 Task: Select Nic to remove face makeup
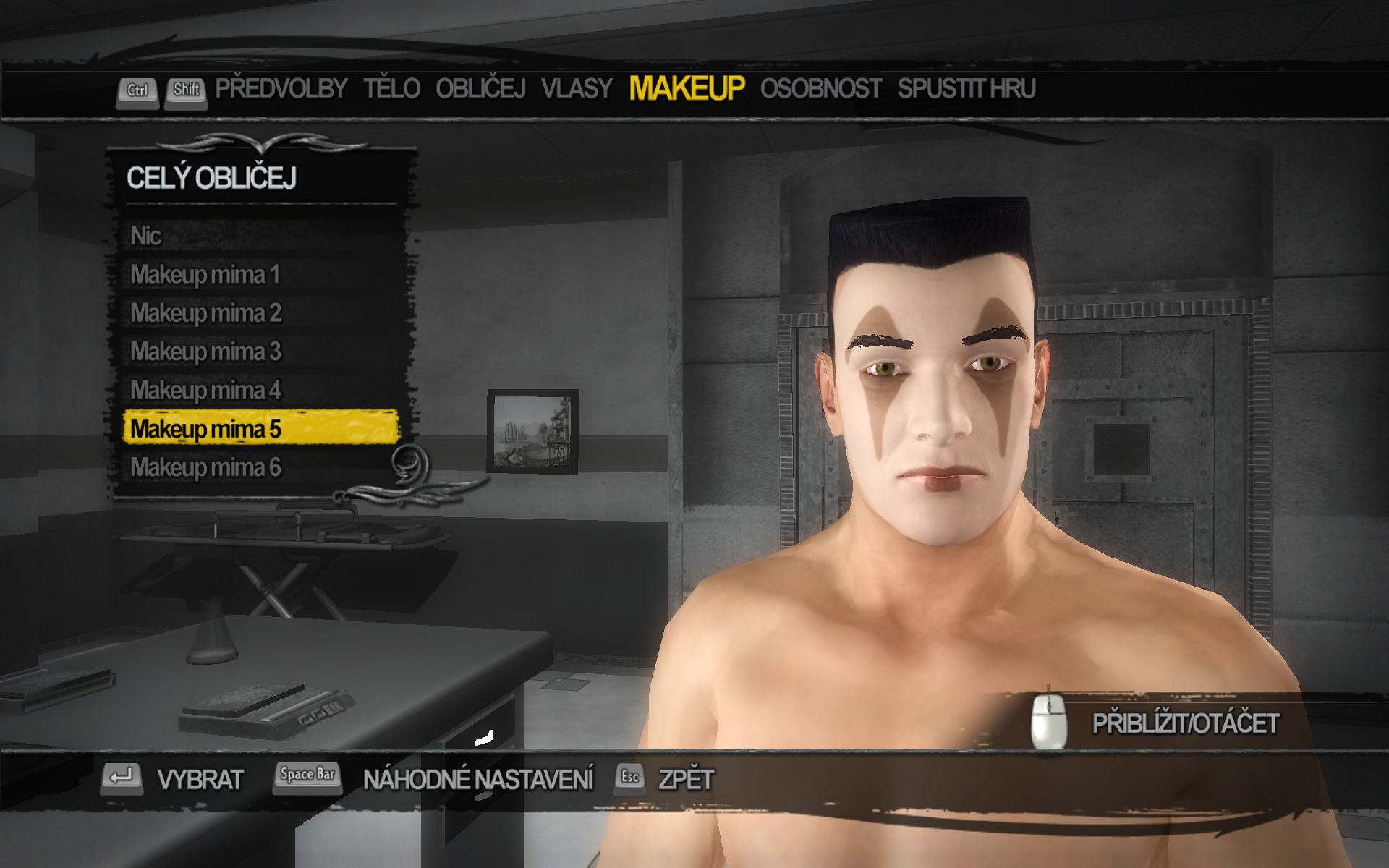[146, 236]
